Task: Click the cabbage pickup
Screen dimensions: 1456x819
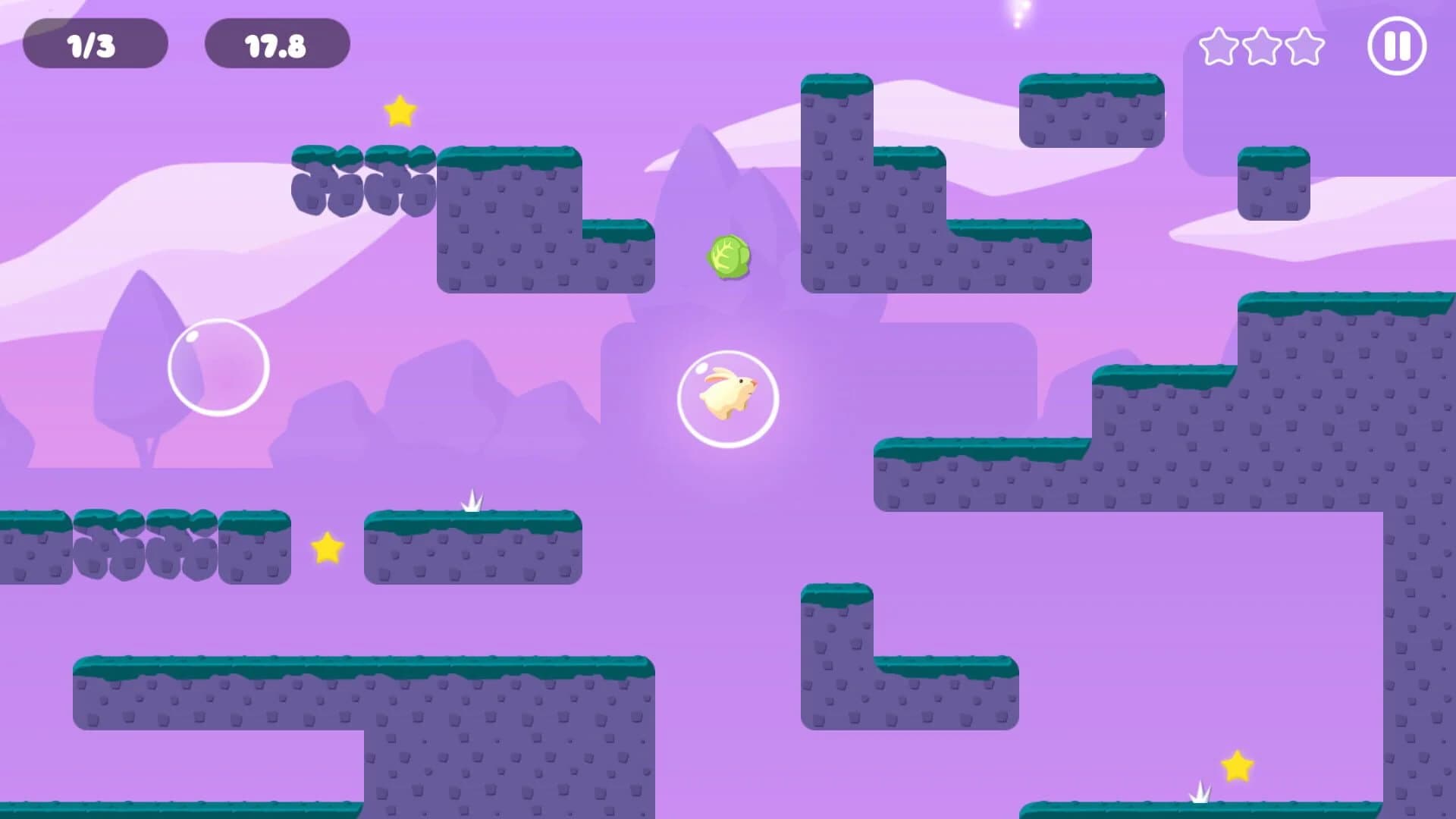Action: click(730, 258)
